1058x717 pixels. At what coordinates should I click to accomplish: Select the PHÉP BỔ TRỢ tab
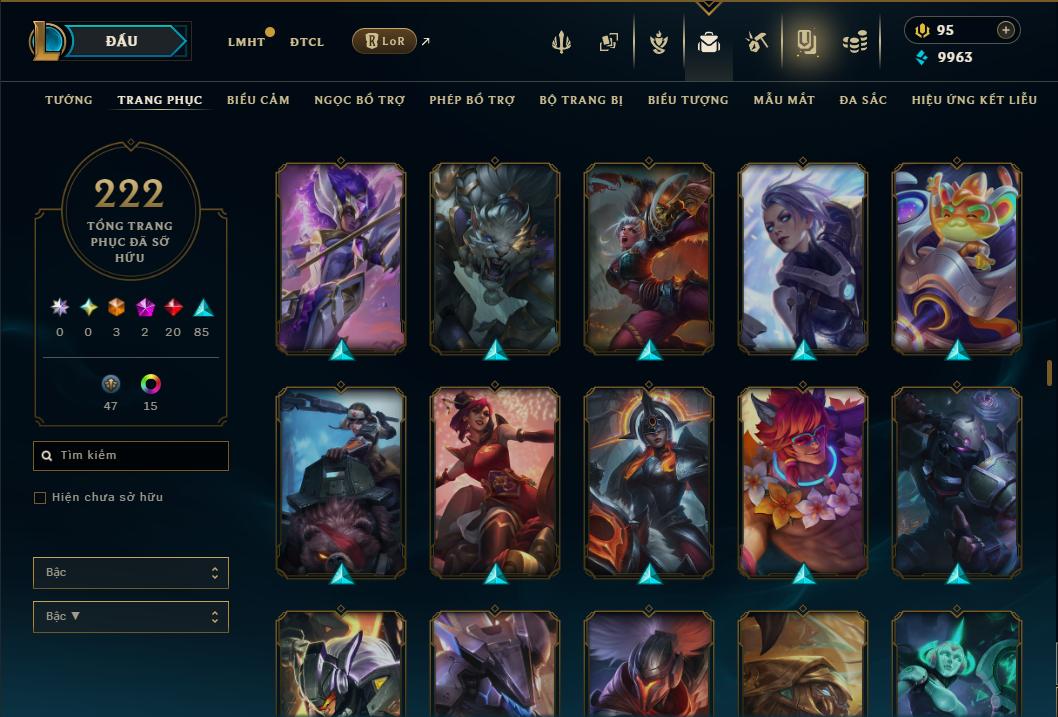click(472, 100)
